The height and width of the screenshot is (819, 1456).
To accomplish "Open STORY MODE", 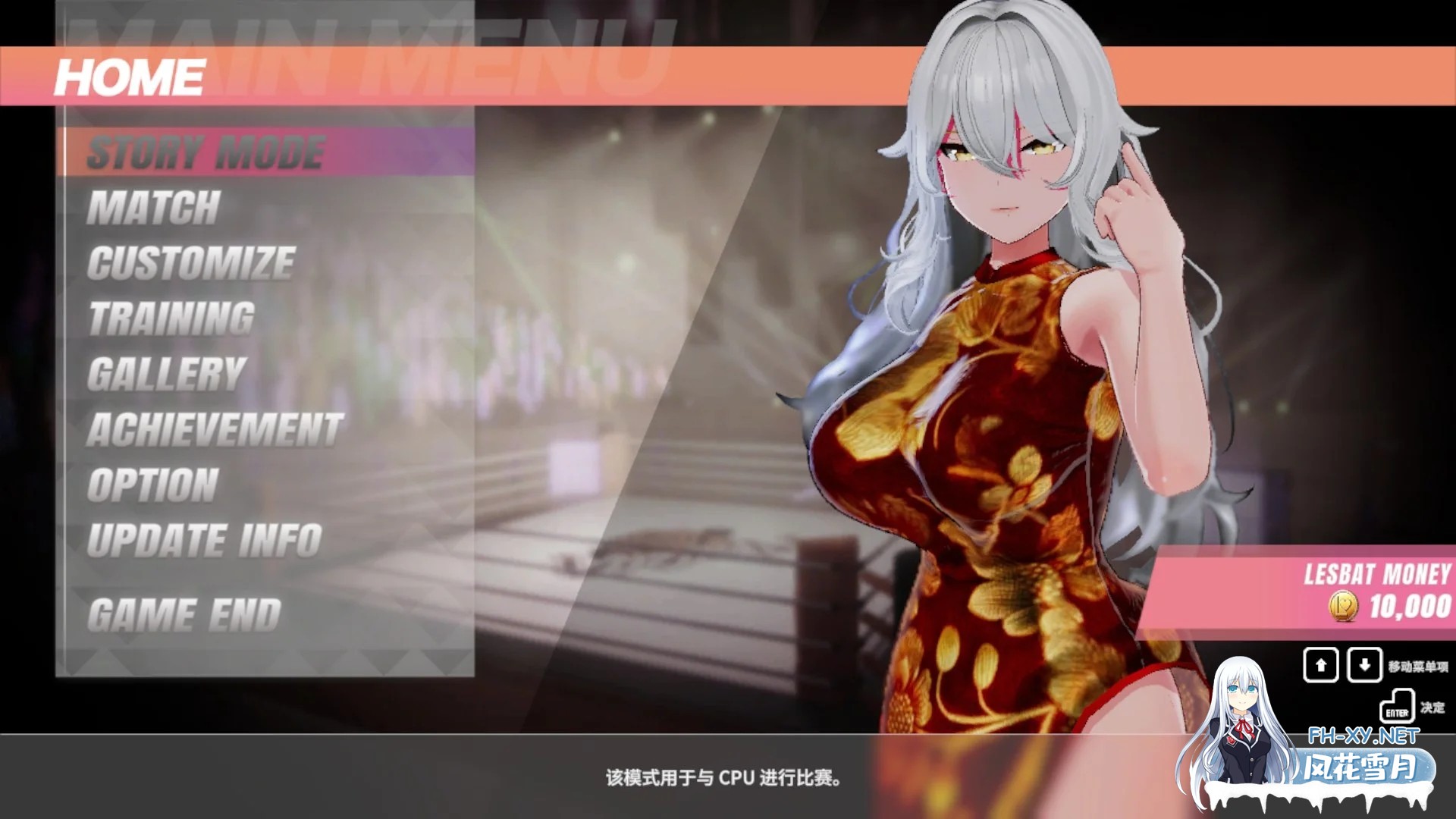I will 205,151.
